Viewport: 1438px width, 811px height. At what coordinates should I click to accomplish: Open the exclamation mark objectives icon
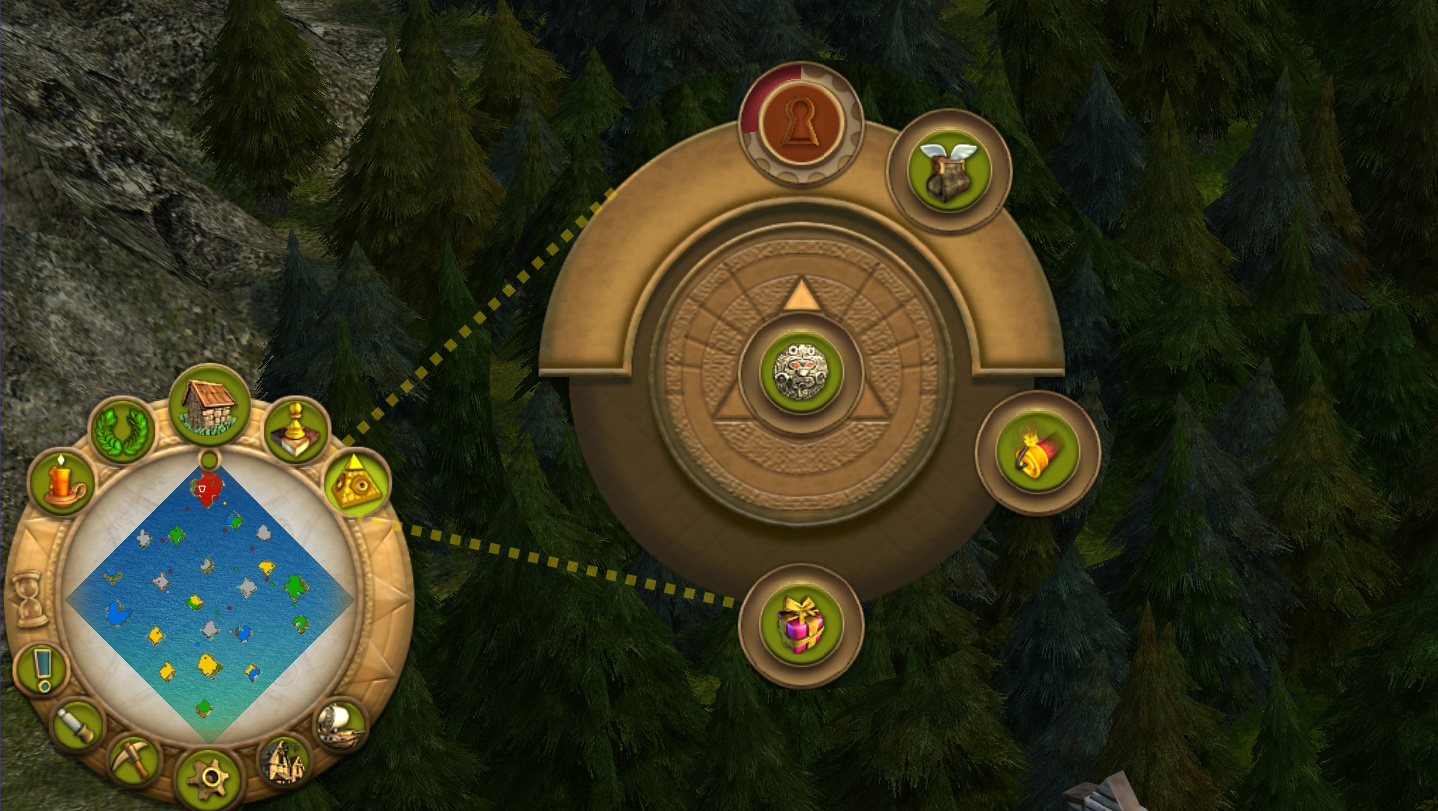pos(42,669)
